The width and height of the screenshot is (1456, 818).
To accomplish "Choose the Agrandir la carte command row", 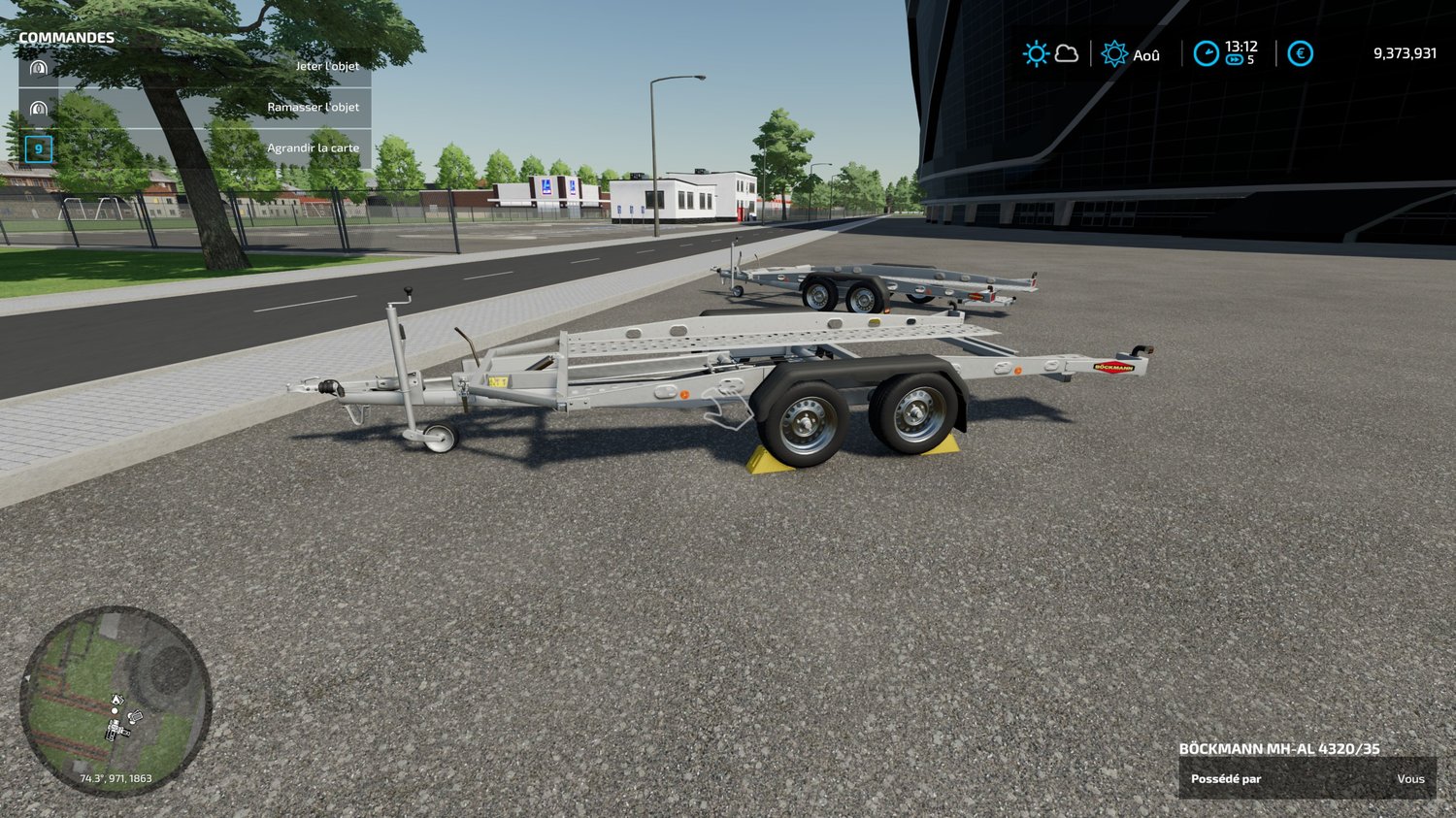I will 194,148.
